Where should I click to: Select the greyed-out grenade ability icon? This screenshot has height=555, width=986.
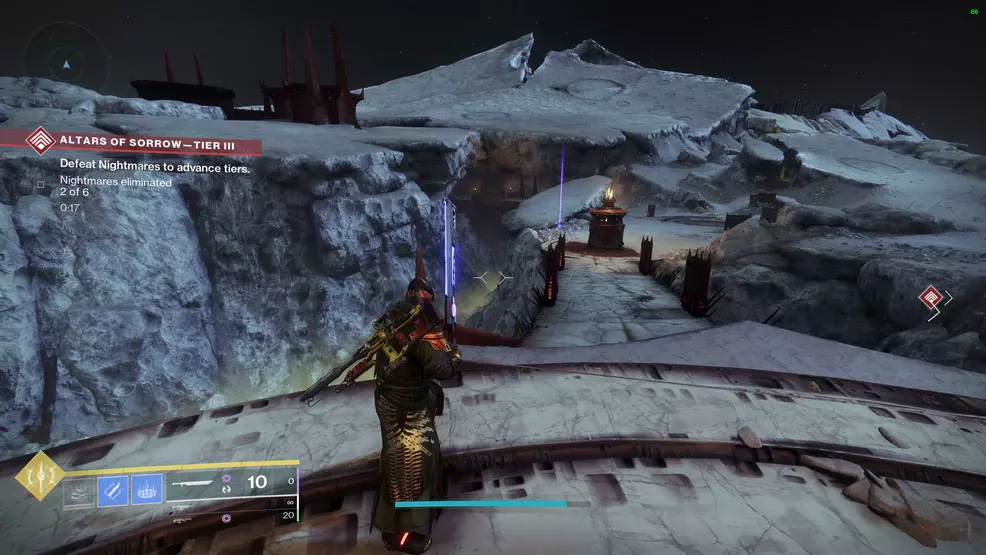pyautogui.click(x=79, y=491)
